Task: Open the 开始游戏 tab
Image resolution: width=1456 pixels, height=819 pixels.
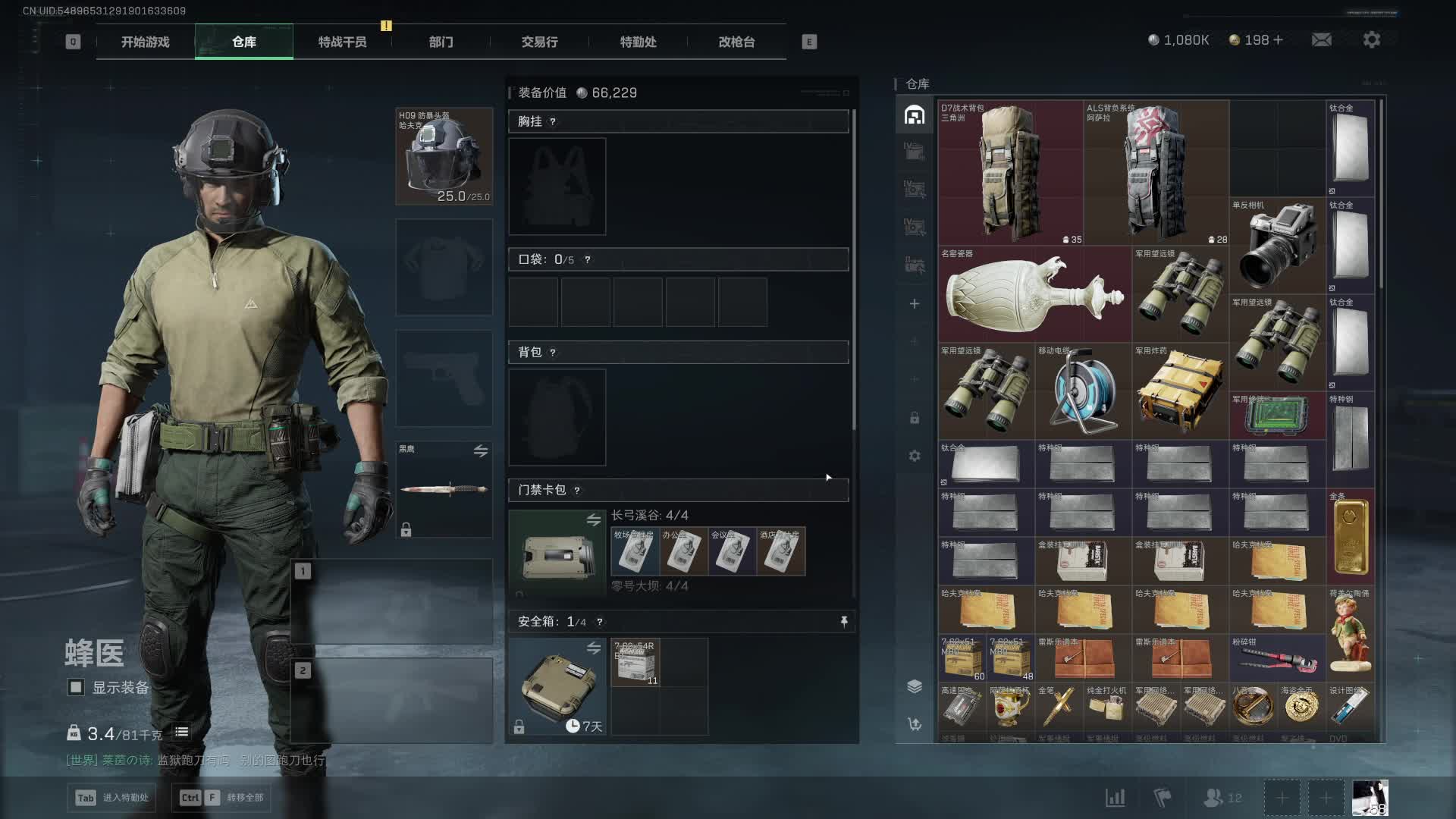Action: [x=145, y=42]
